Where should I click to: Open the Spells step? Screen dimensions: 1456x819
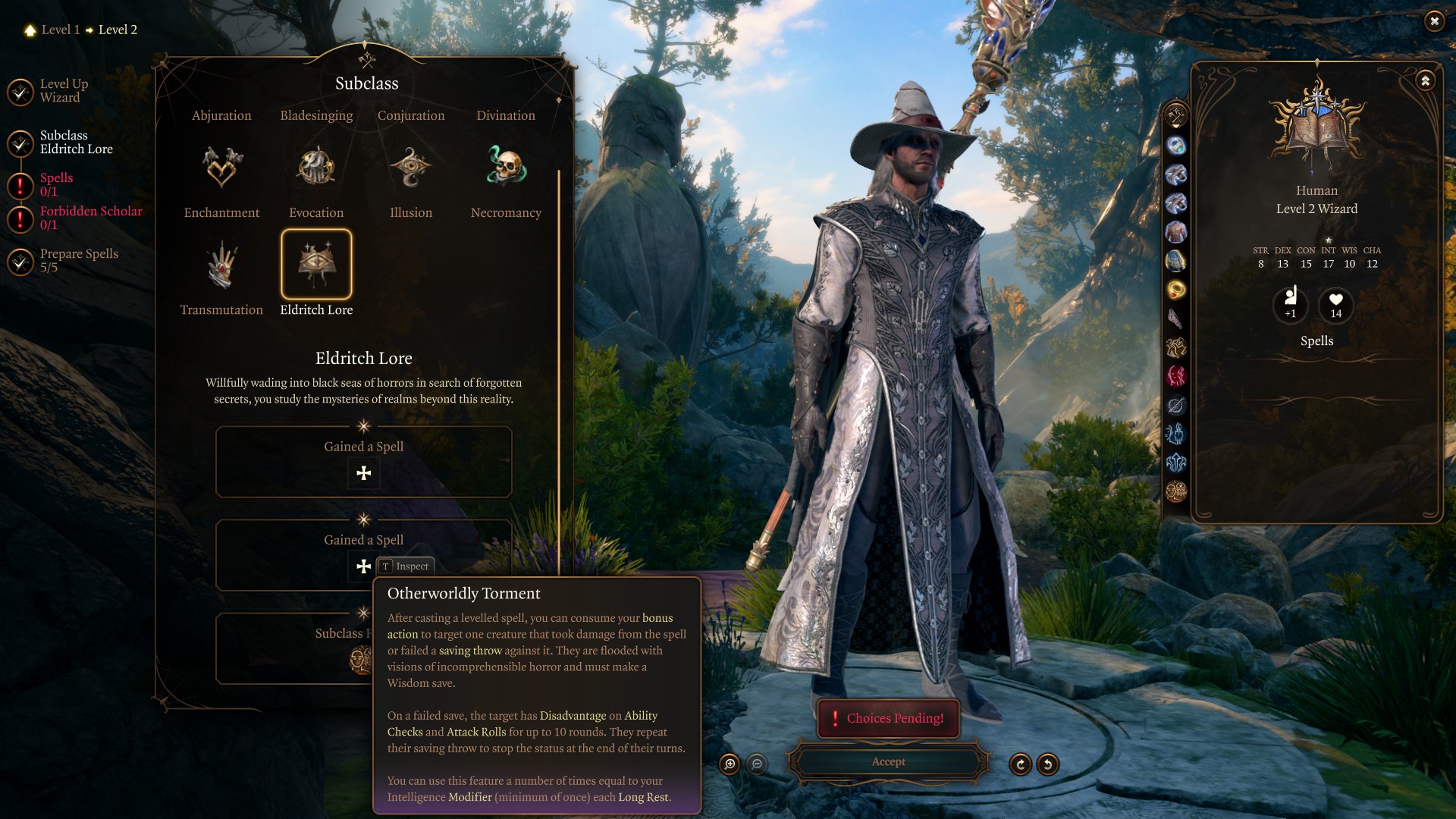[56, 184]
